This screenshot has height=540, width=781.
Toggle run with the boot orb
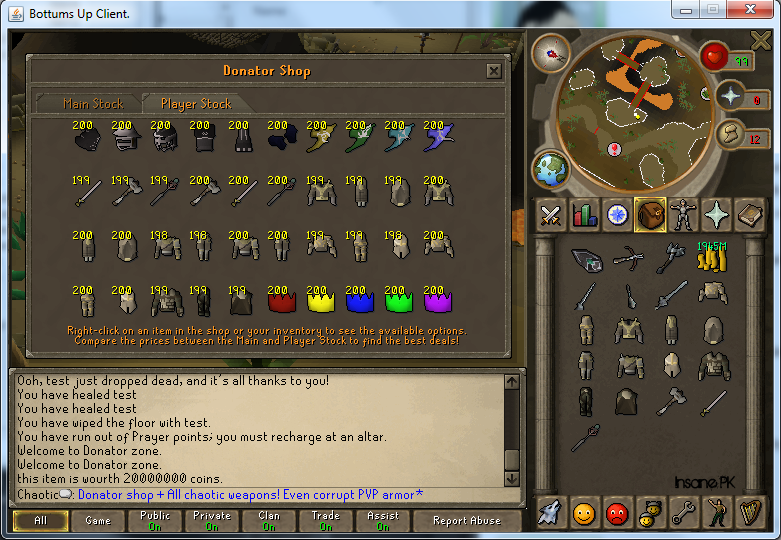point(731,133)
